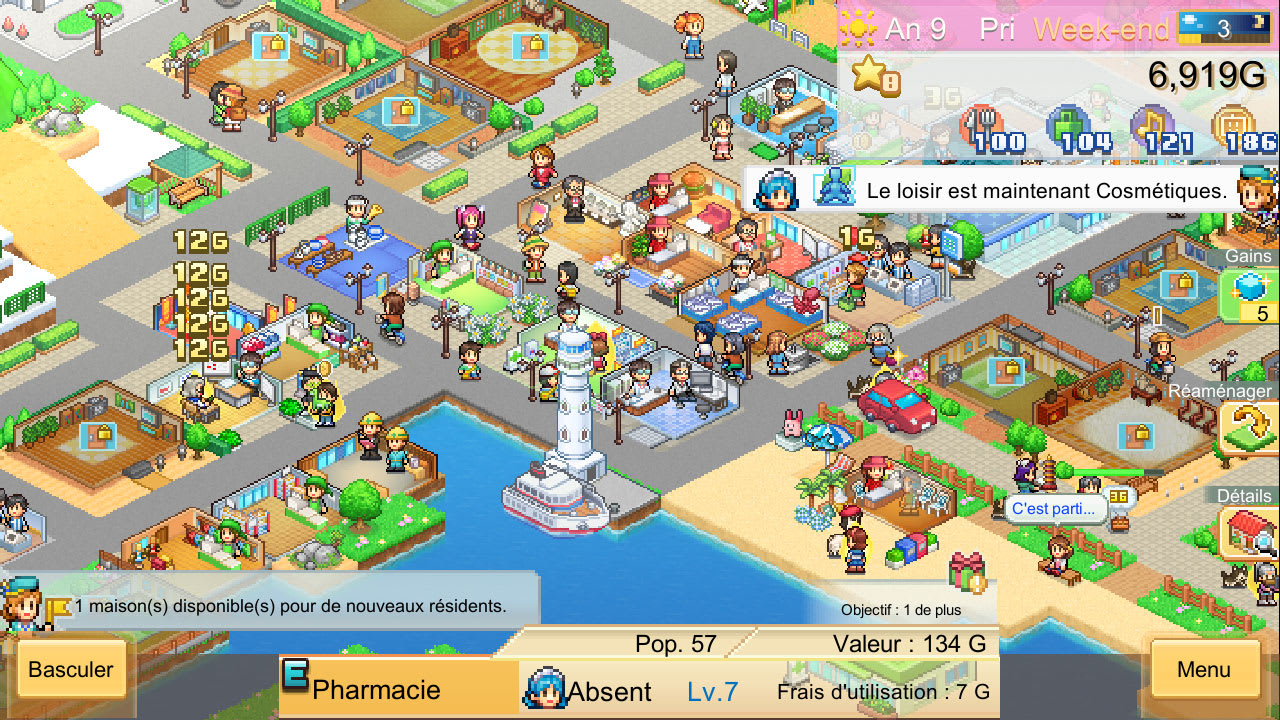Click the assistant portrait next to the Cosmétiques message
This screenshot has width=1280, height=720.
pos(778,188)
